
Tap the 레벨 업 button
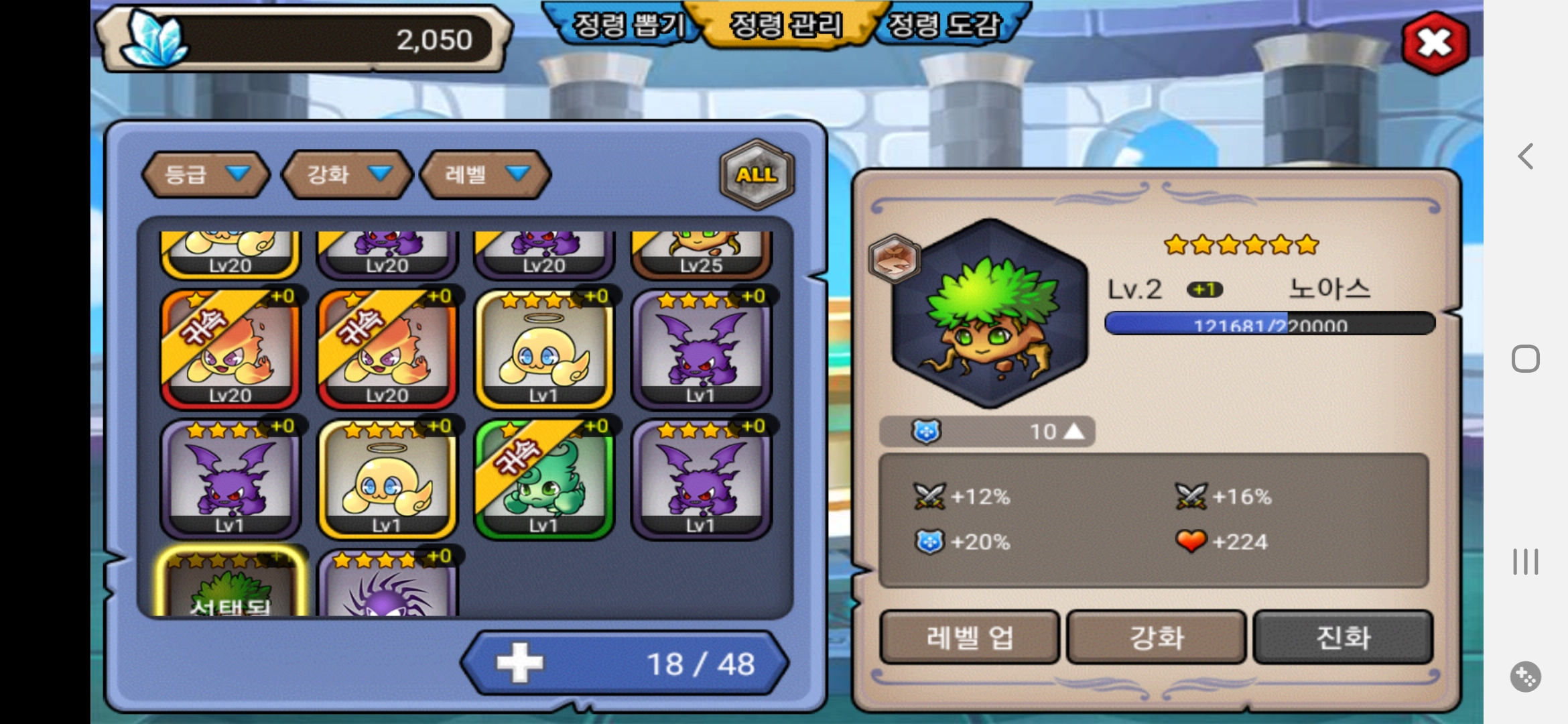[969, 637]
